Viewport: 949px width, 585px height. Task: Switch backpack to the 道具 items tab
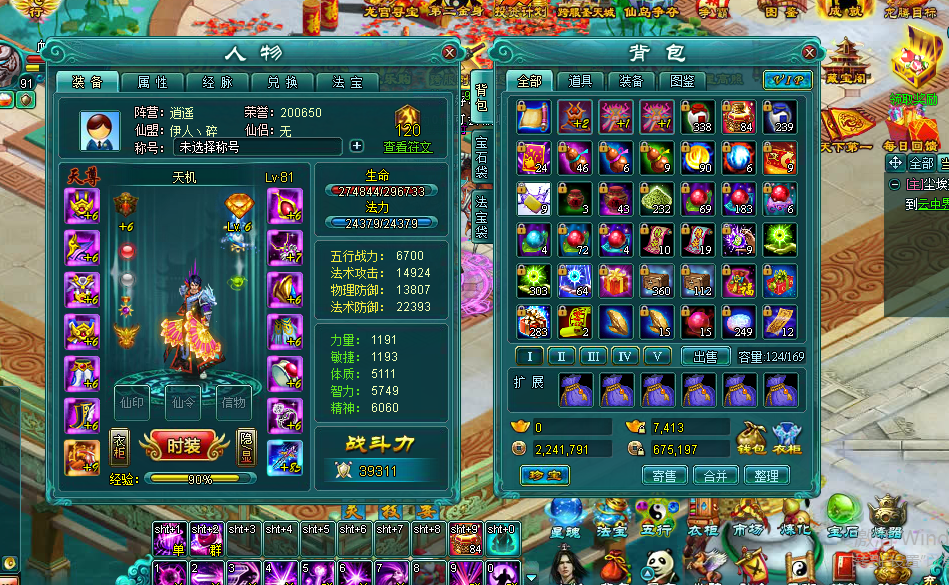pos(580,81)
